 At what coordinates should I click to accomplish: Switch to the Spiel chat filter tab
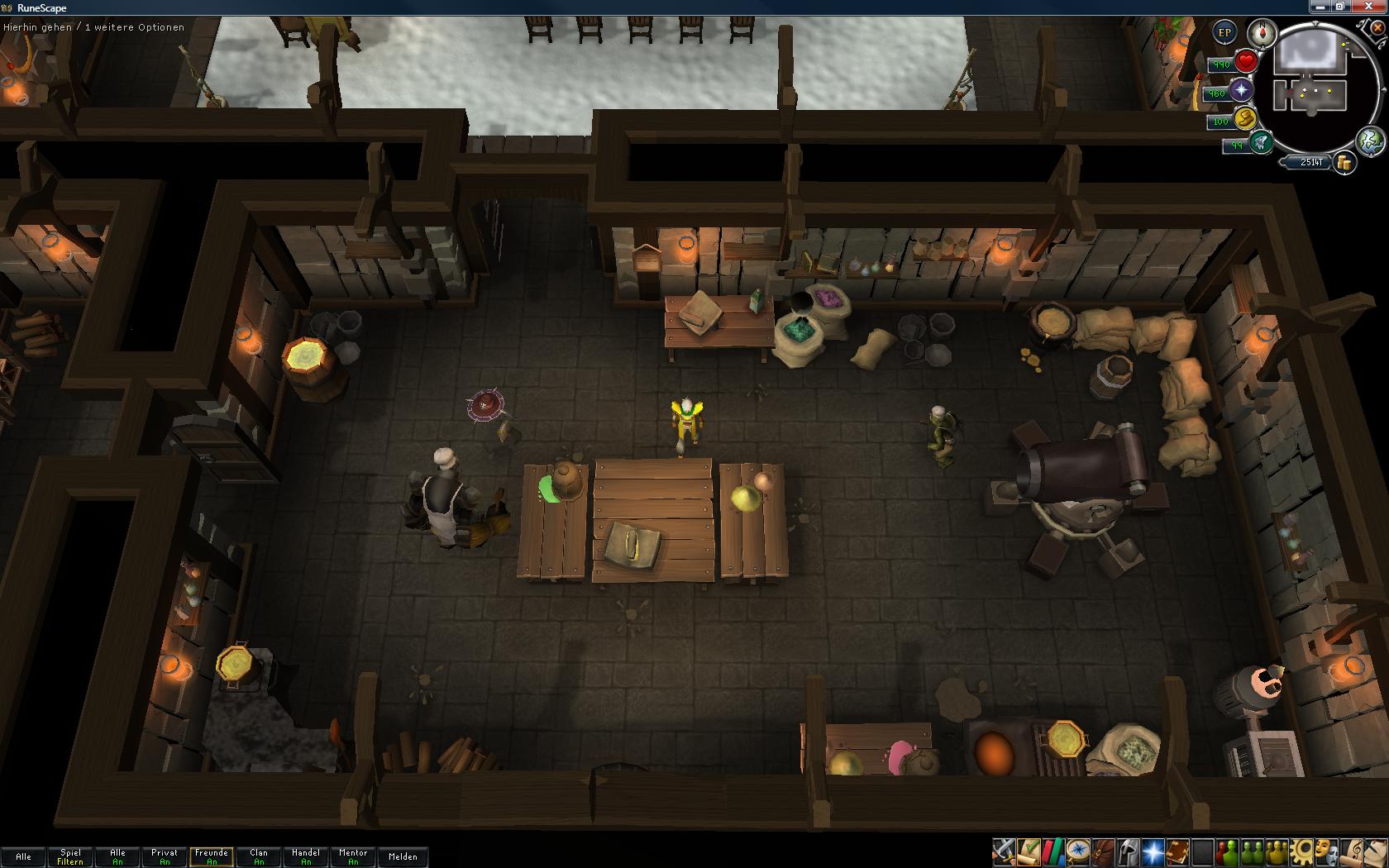(70, 856)
